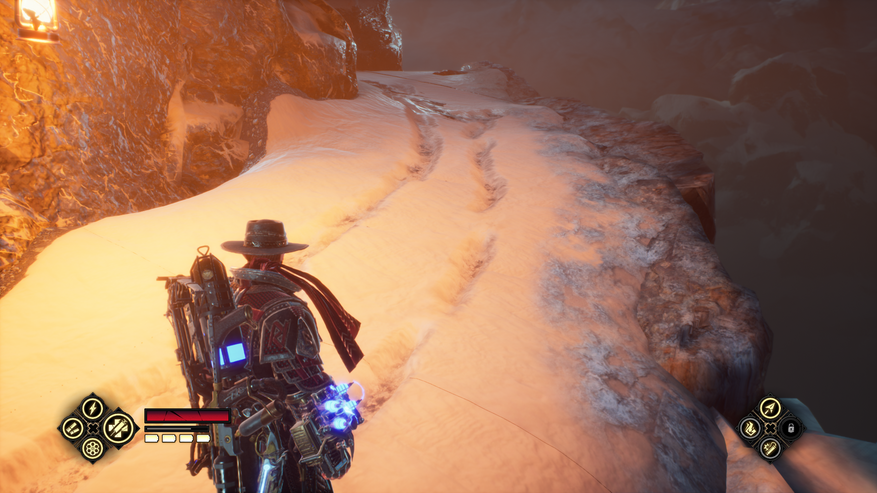Use the gear-and-gauntlet ability icon

[x=769, y=448]
